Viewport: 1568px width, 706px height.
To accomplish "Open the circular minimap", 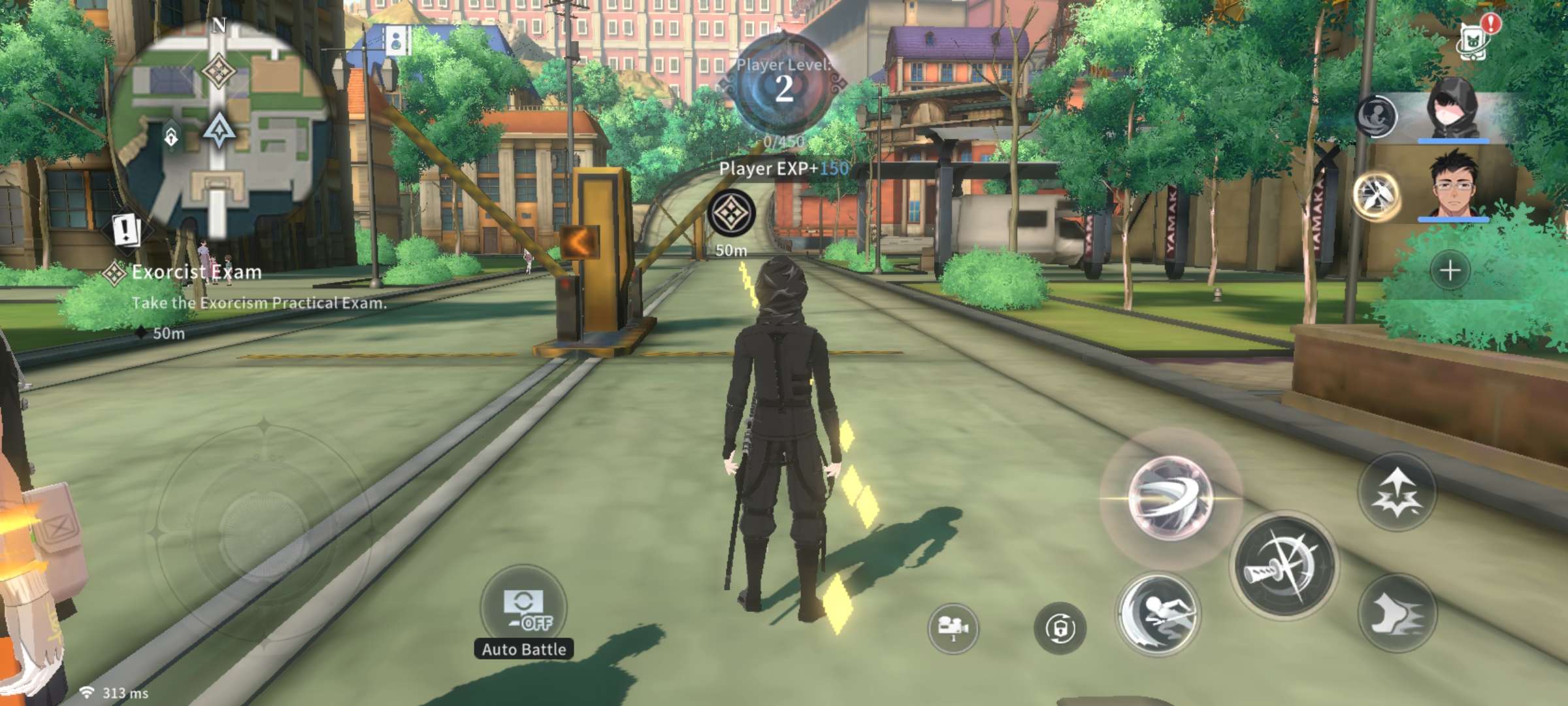I will 219,127.
